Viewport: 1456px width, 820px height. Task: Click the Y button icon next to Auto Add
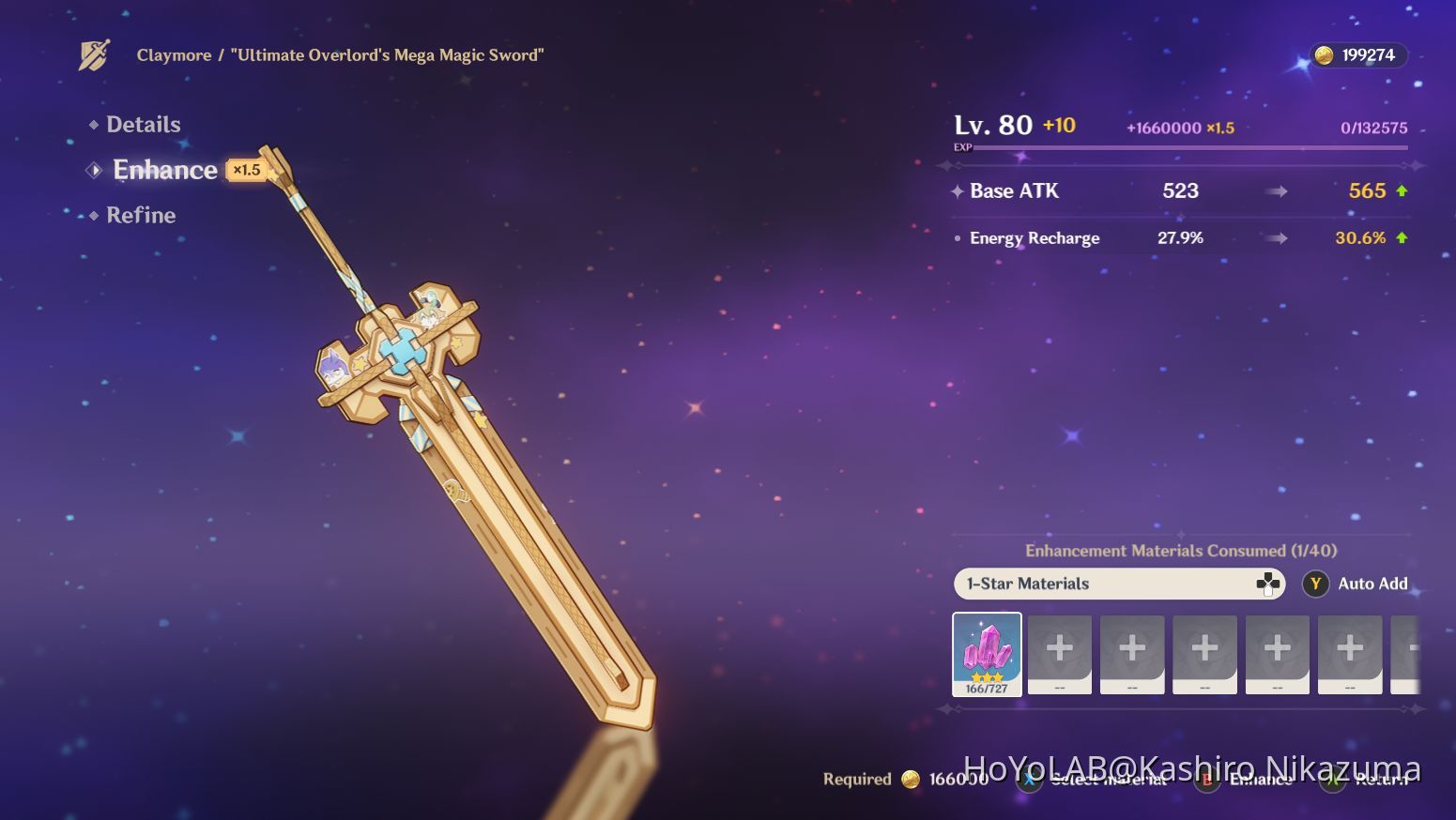pos(1314,584)
